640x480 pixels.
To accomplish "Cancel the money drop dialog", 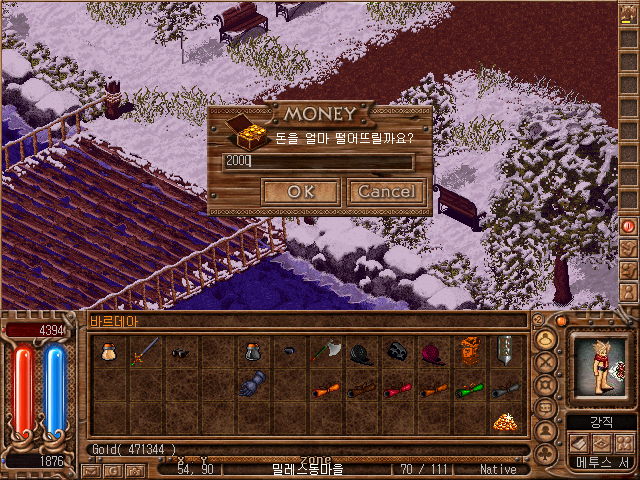I will click(x=386, y=191).
